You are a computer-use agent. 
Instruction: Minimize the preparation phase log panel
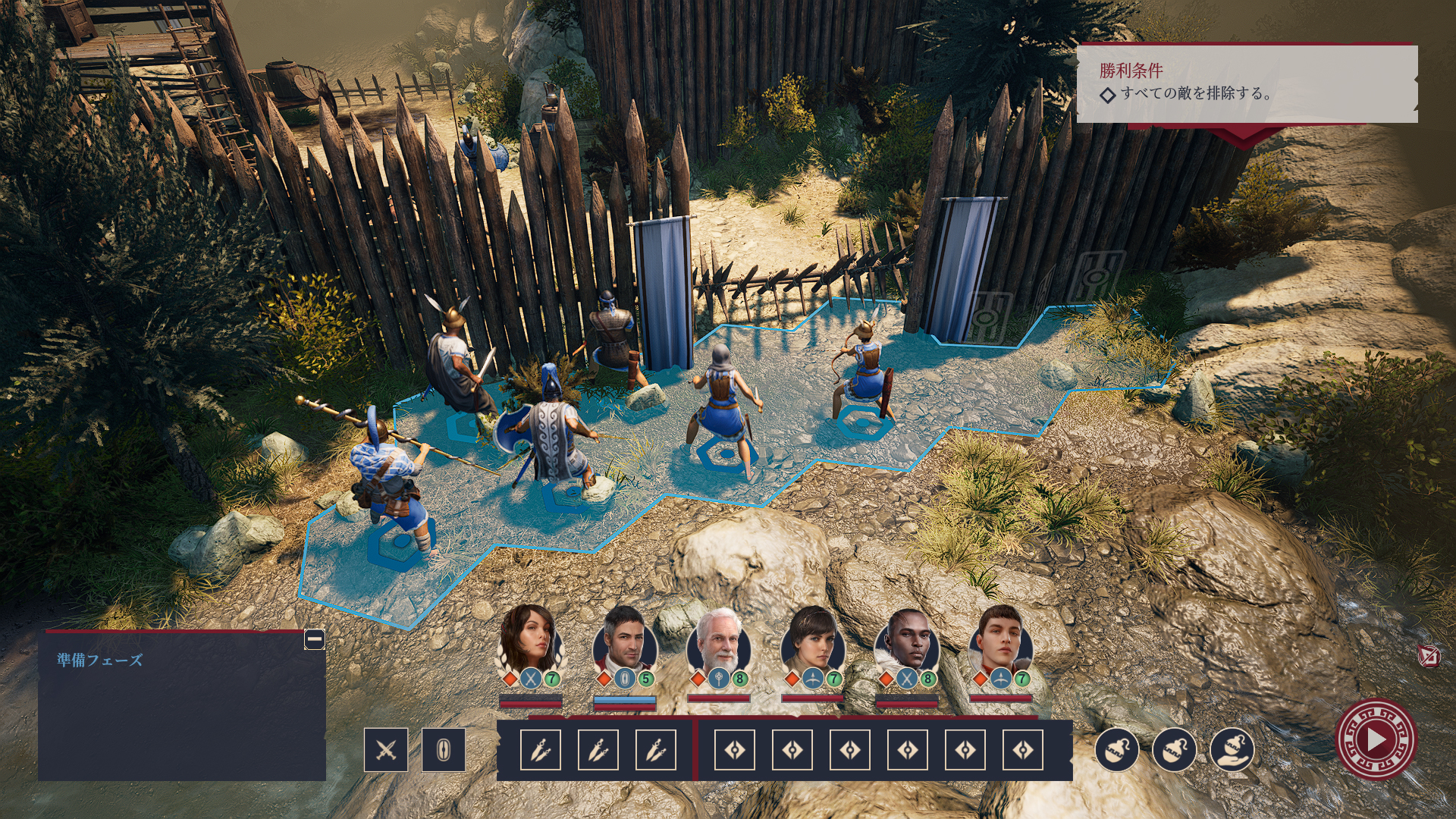[315, 639]
